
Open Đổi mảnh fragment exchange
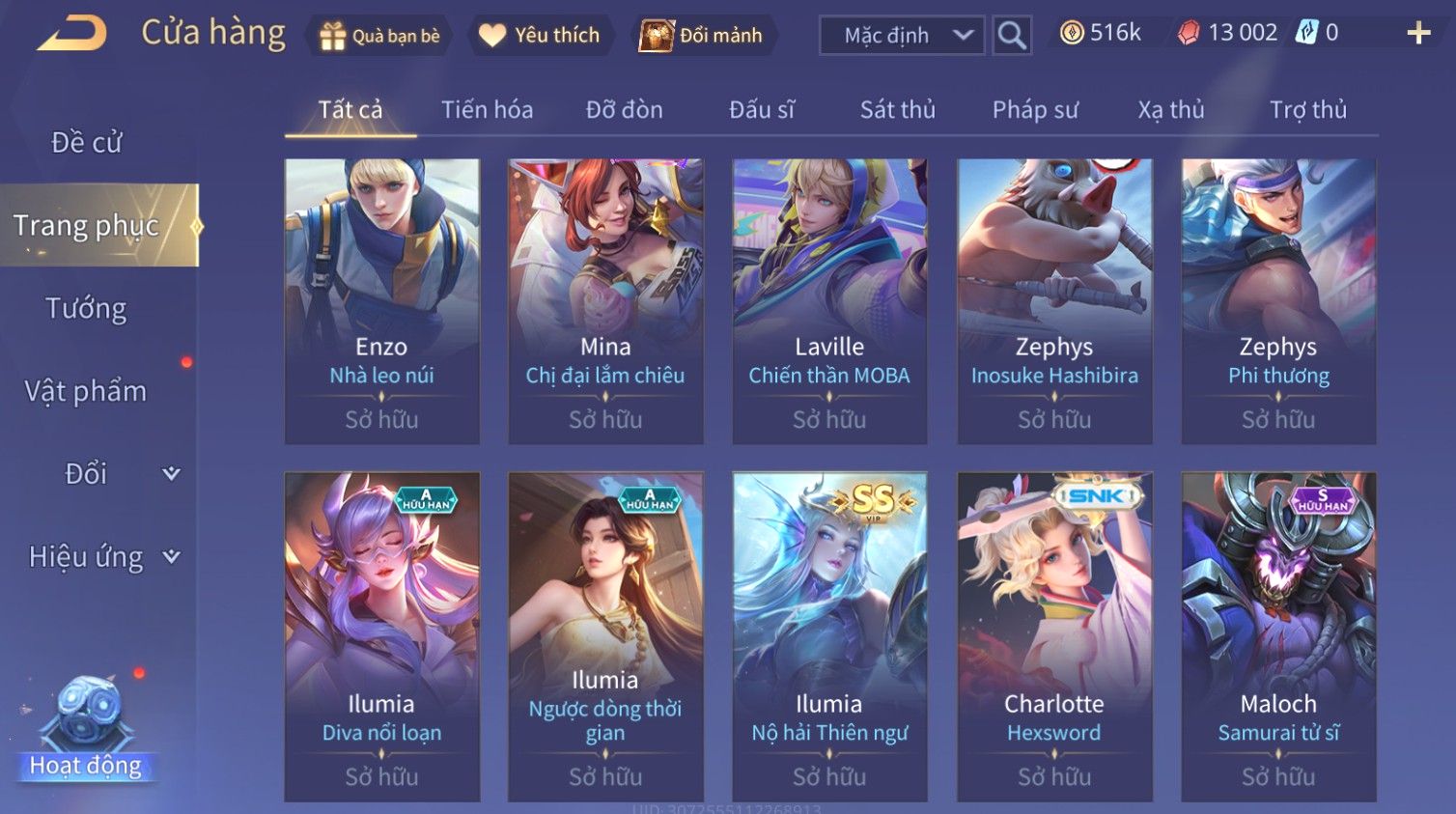(704, 36)
